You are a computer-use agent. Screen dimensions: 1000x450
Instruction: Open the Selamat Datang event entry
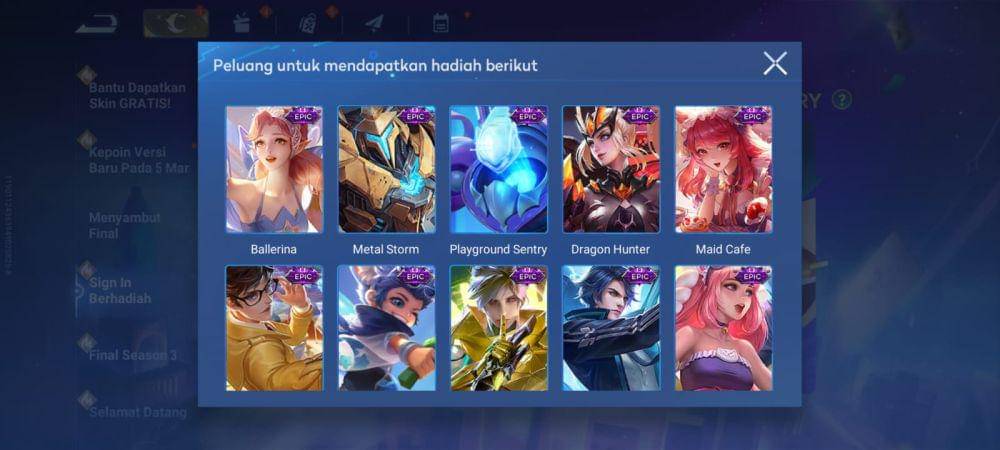point(137,412)
